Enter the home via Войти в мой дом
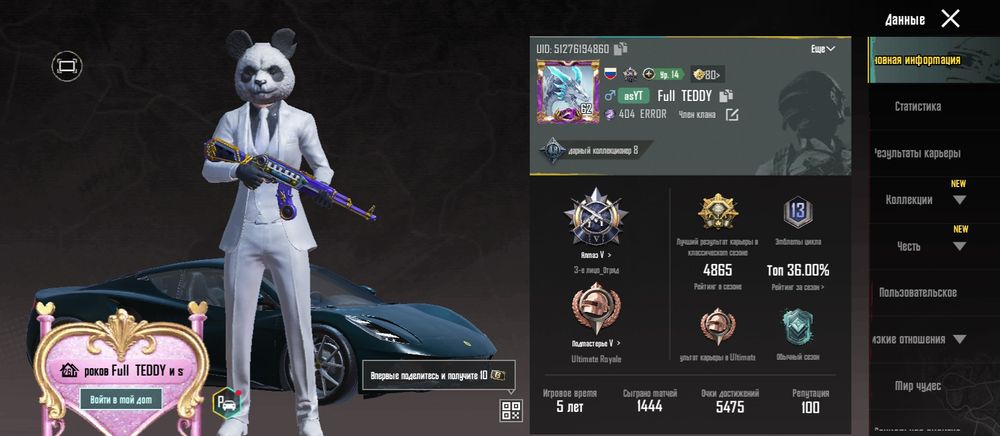Image resolution: width=1000 pixels, height=436 pixels. [x=121, y=399]
